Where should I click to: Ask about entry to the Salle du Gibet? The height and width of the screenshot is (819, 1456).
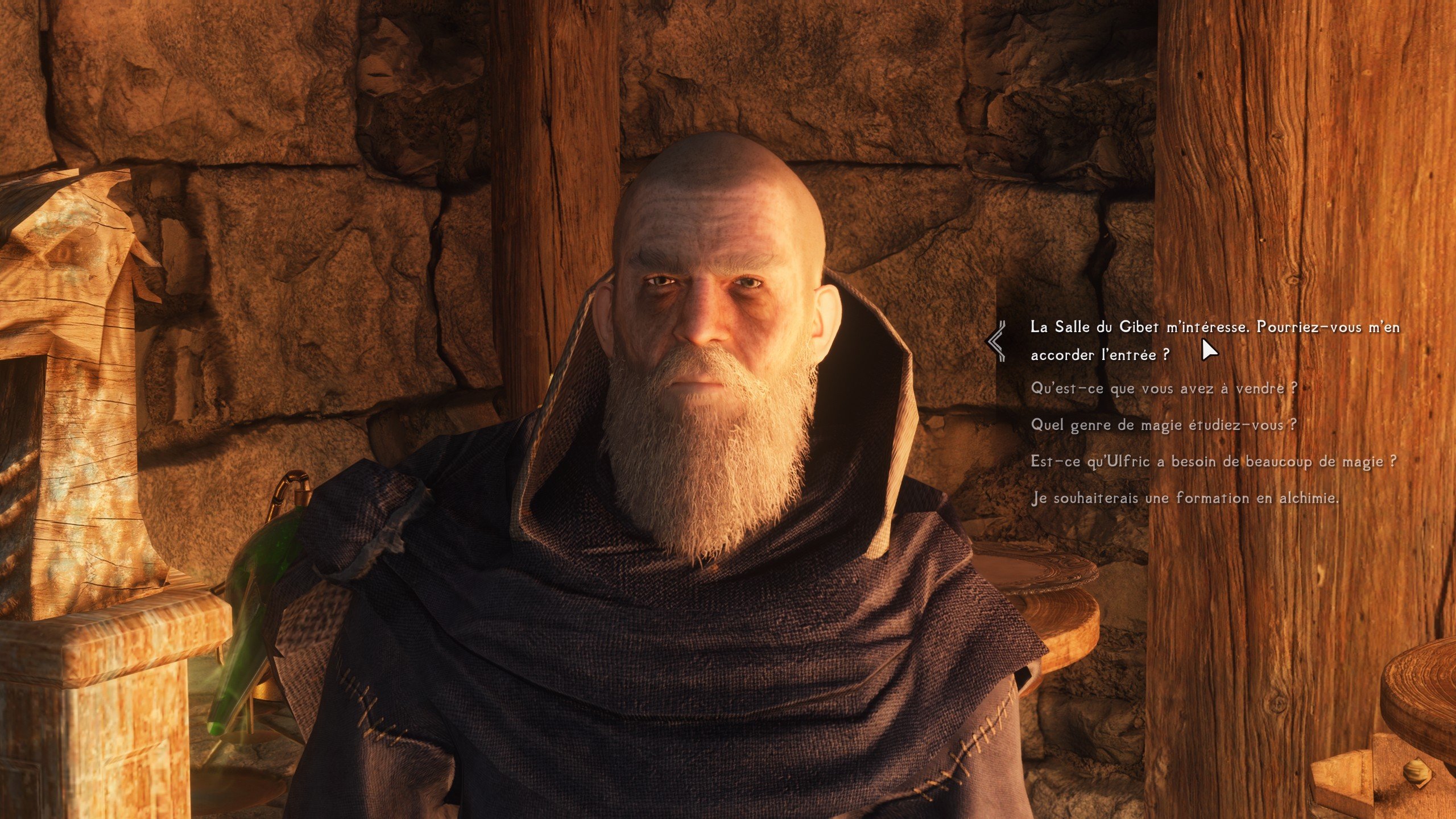(x=1214, y=340)
